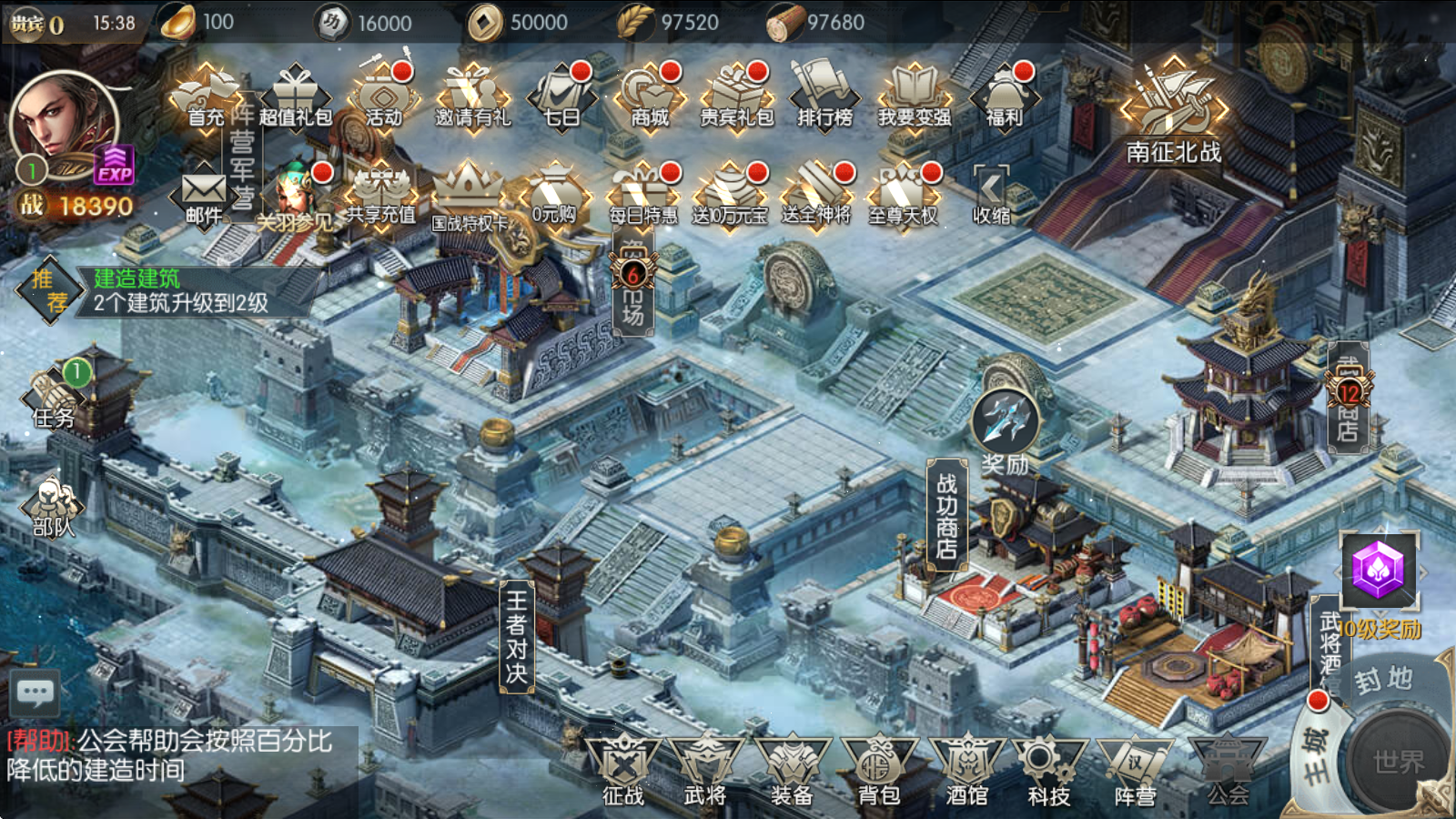The width and height of the screenshot is (1456, 819).
Task: Open the 任务 quest list
Action: [55, 398]
